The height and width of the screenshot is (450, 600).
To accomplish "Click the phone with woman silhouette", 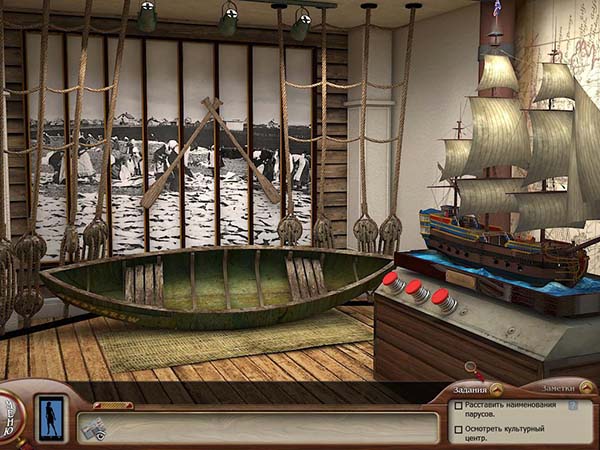I will [49, 417].
